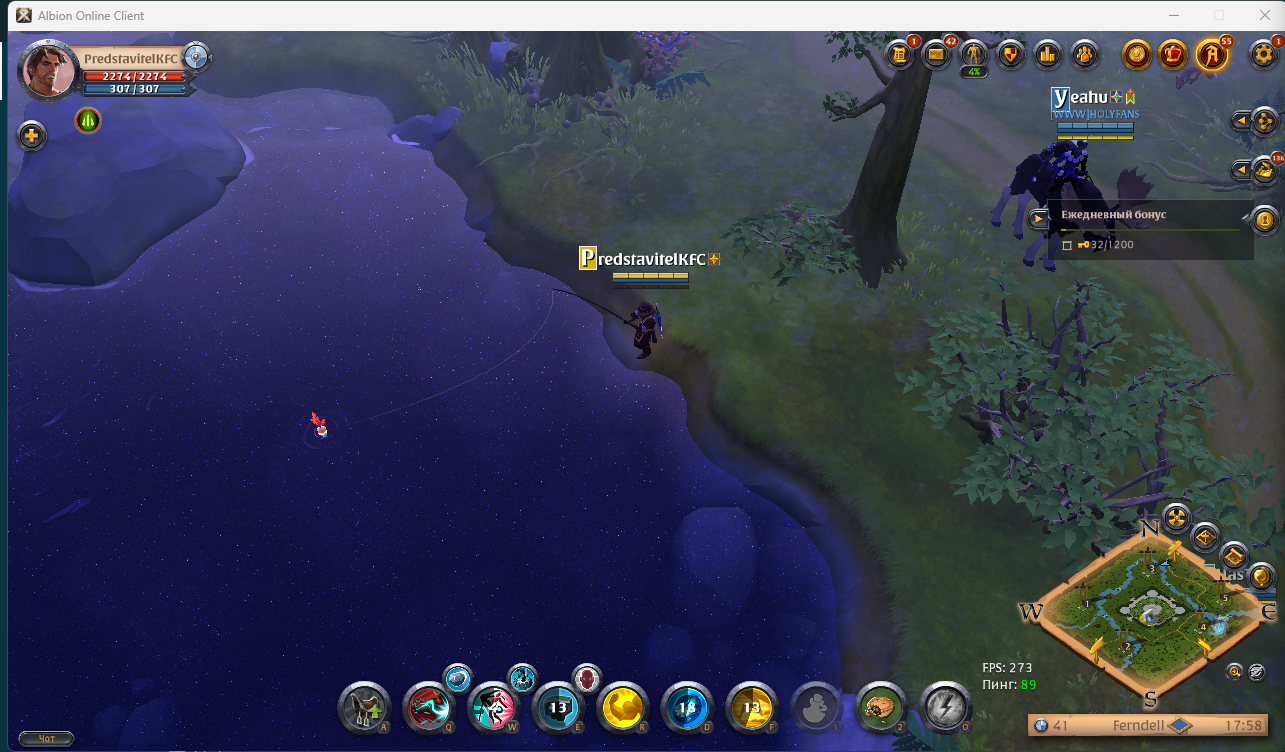Click the saddle mount button
1285x752 pixels.
point(364,708)
